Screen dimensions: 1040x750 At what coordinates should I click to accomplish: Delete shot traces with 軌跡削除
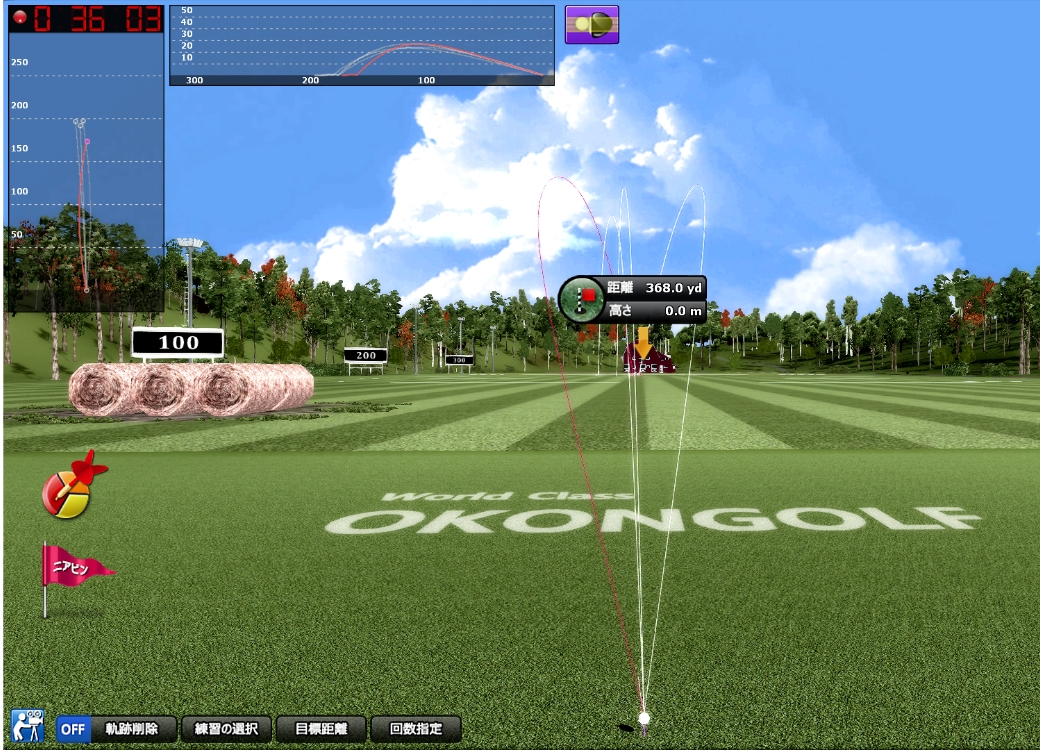click(x=138, y=728)
